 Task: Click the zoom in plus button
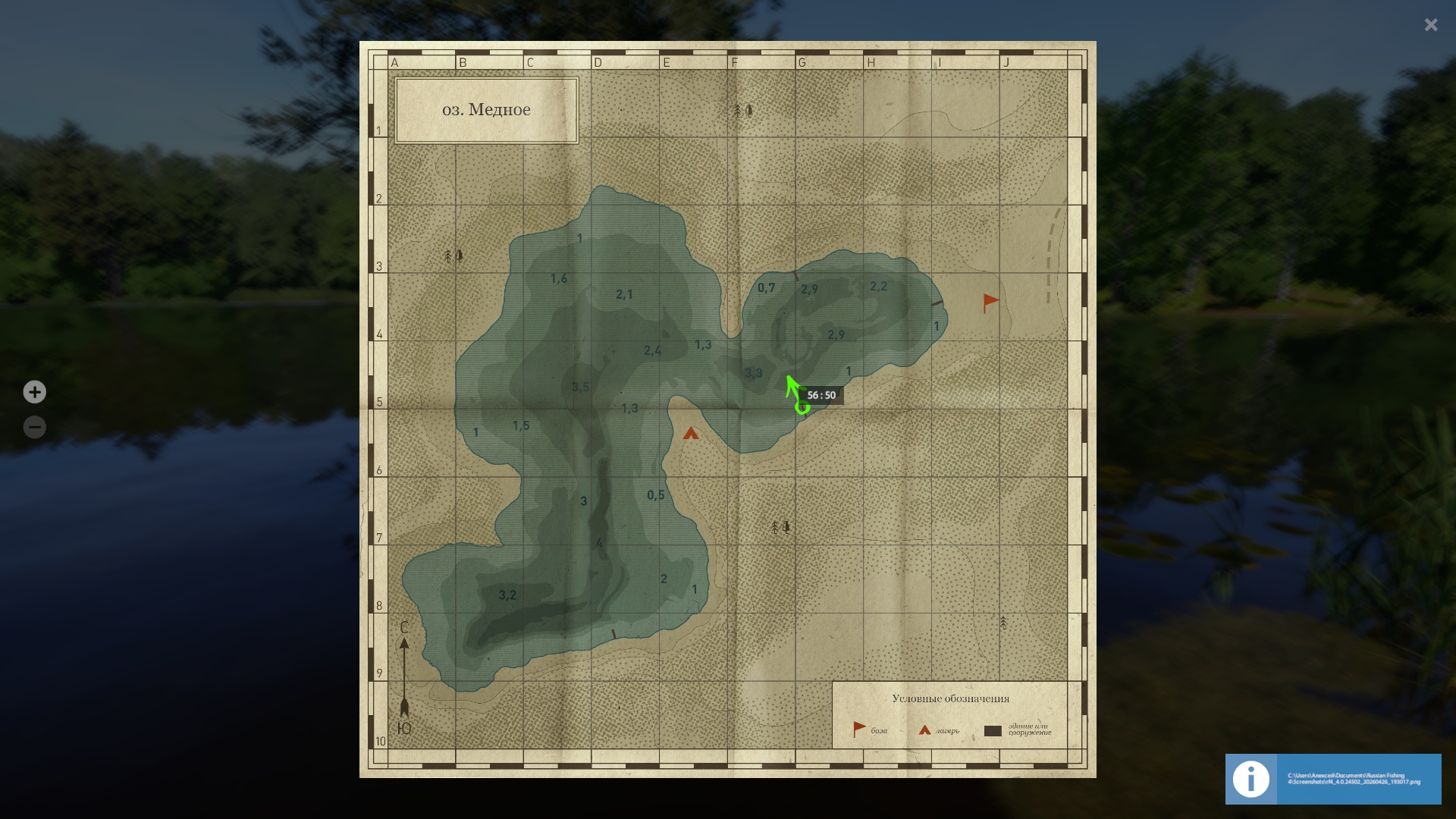[34, 392]
